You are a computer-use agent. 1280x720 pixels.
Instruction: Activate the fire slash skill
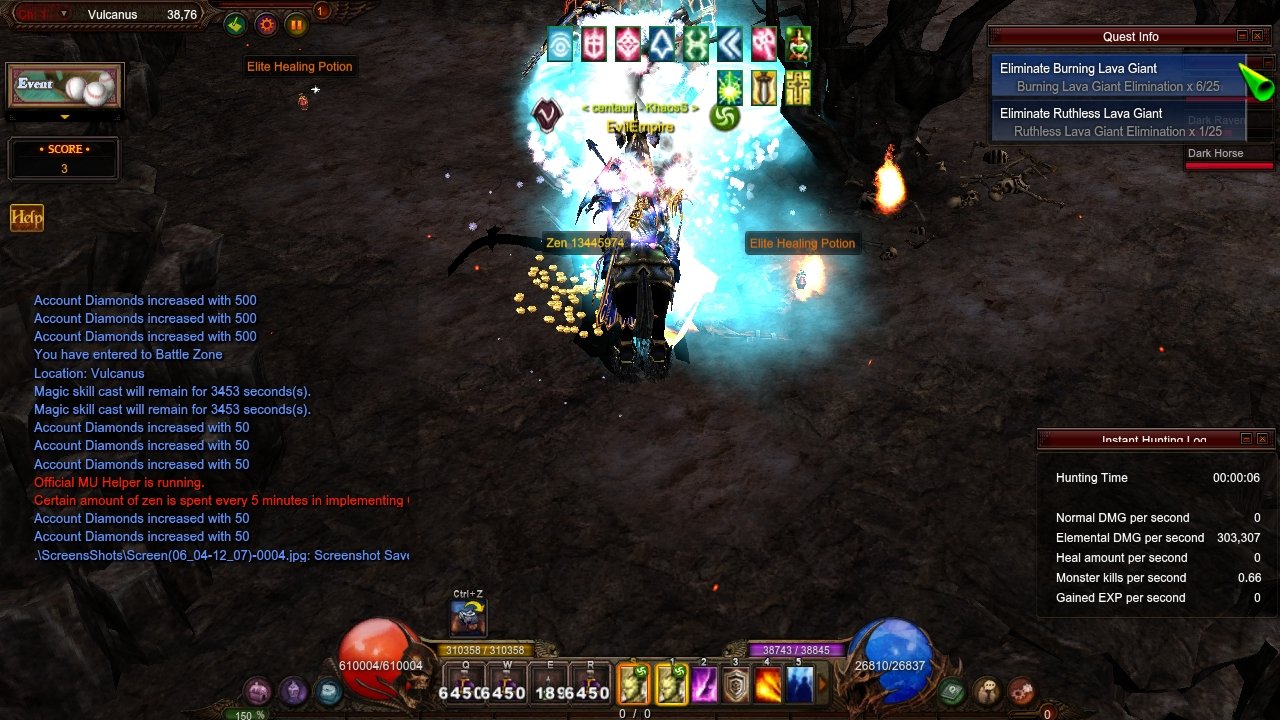pyautogui.click(x=767, y=685)
